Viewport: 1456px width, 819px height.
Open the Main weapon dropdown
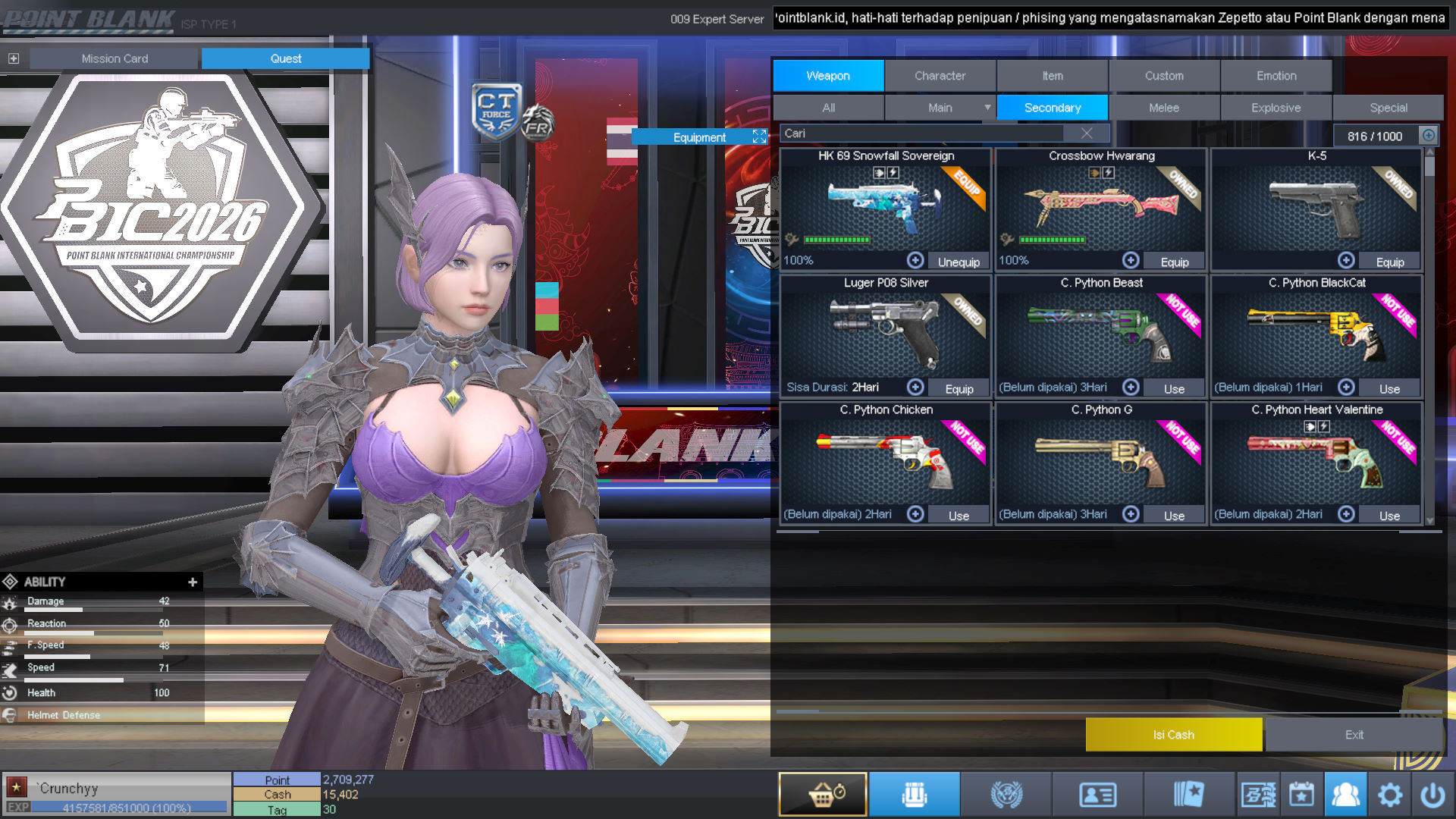(987, 108)
